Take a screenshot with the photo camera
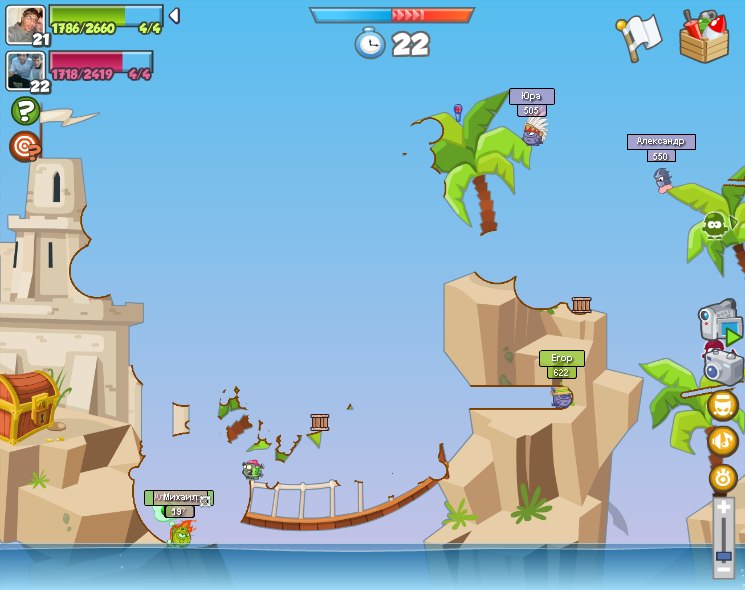Screen dimensions: 745x590 [x=723, y=366]
